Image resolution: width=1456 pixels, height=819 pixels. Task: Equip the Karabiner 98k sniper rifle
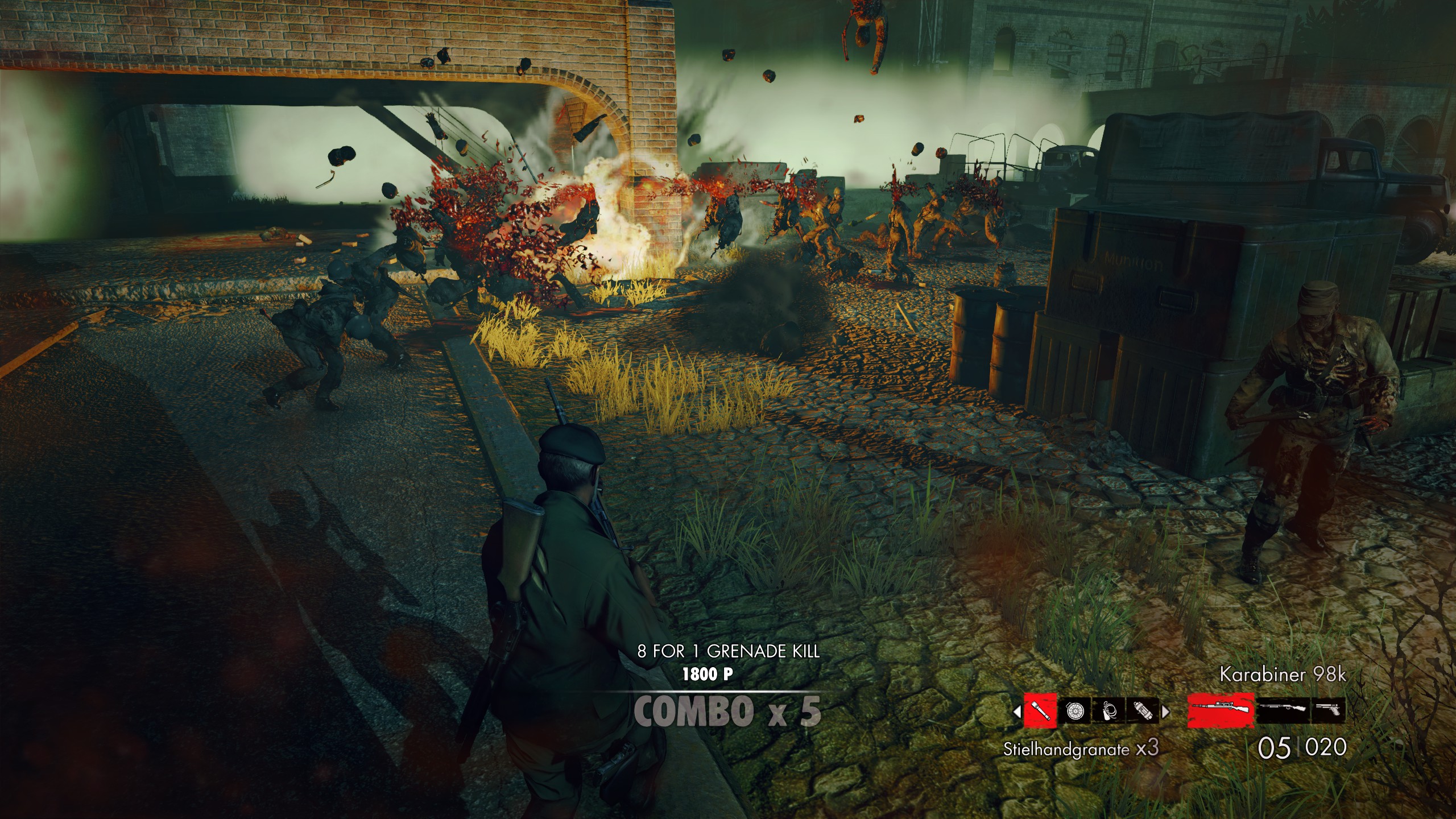(x=1221, y=710)
